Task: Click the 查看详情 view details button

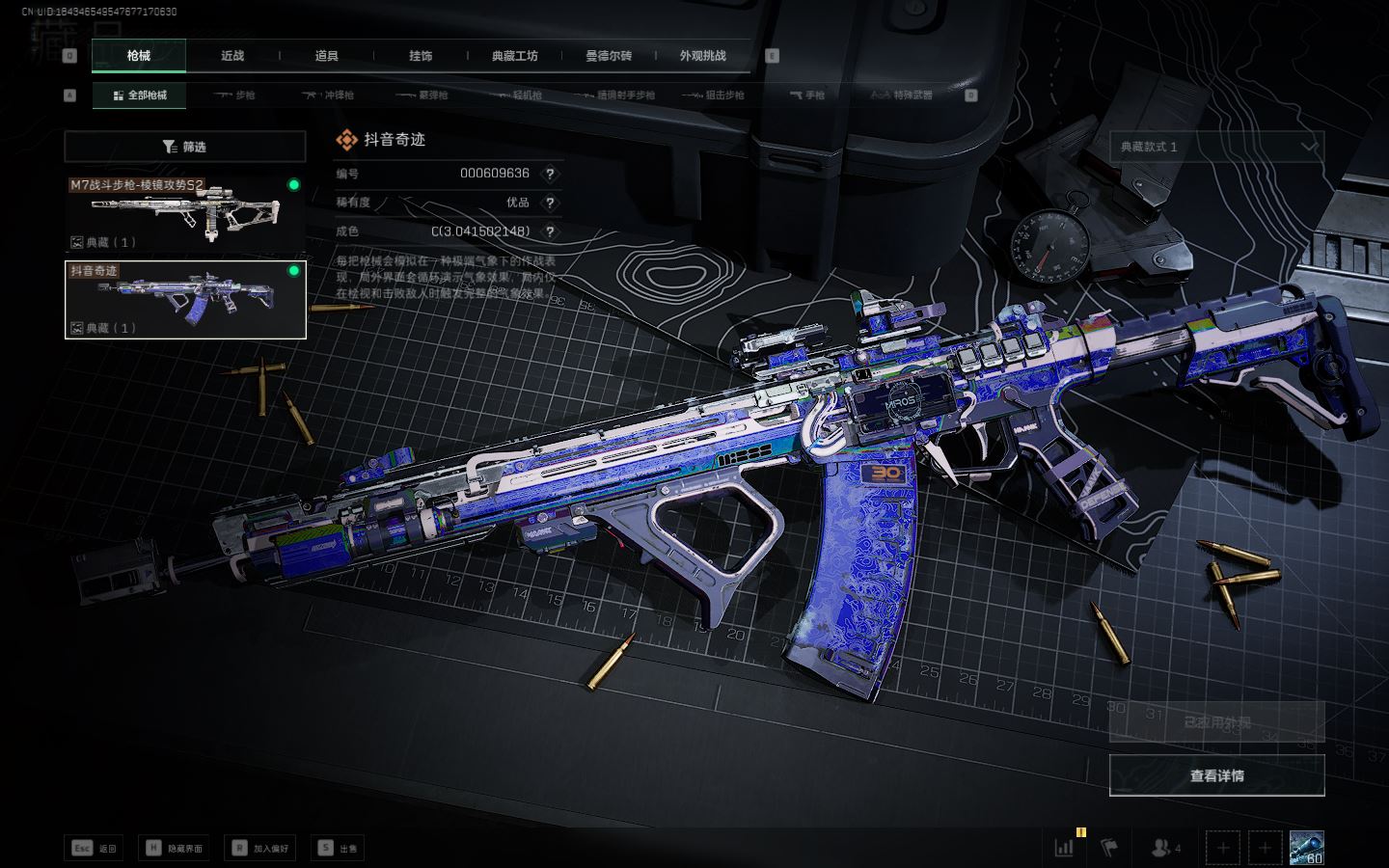Action: (x=1216, y=775)
